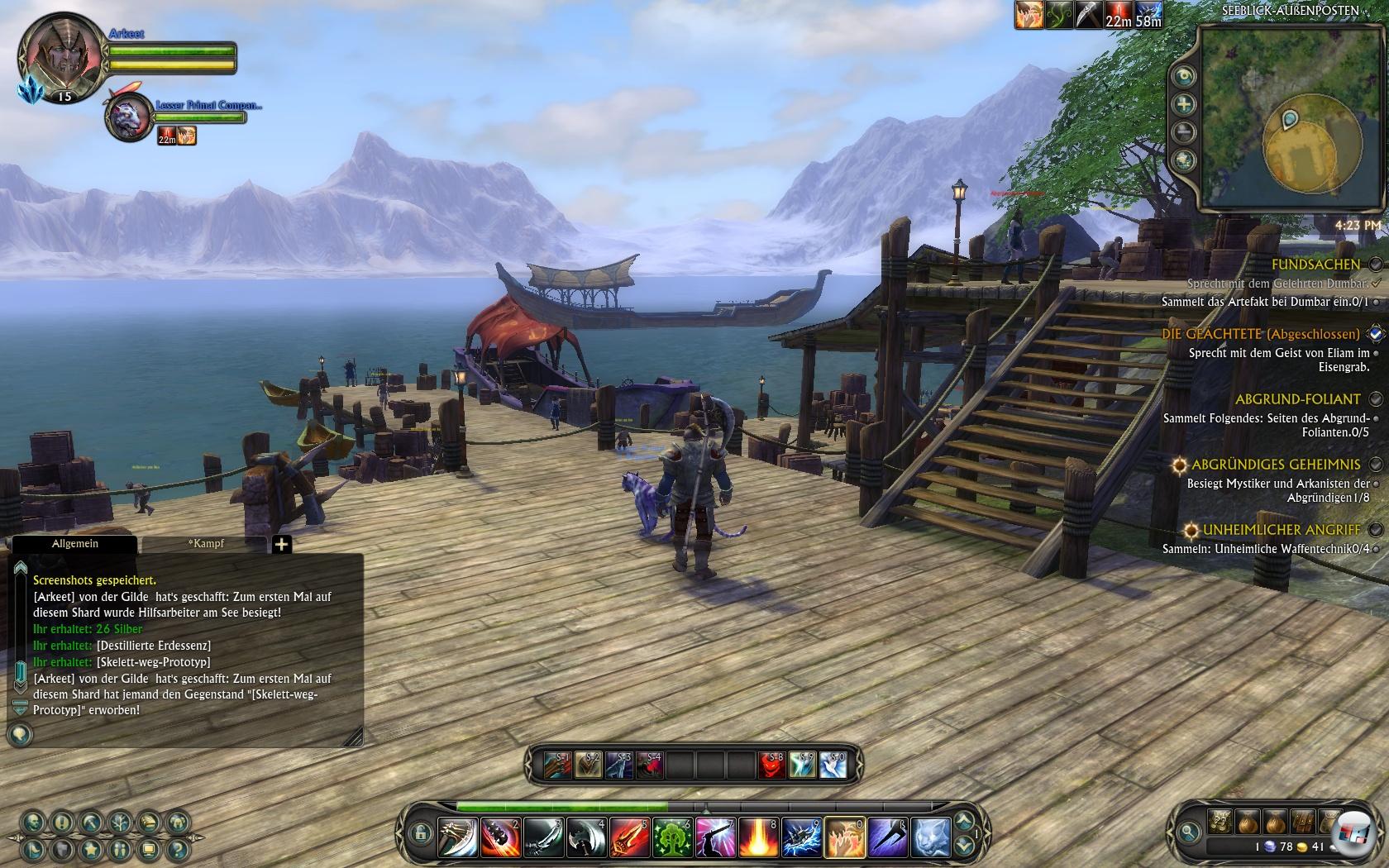Select the Allgemein chat tab

click(x=75, y=544)
